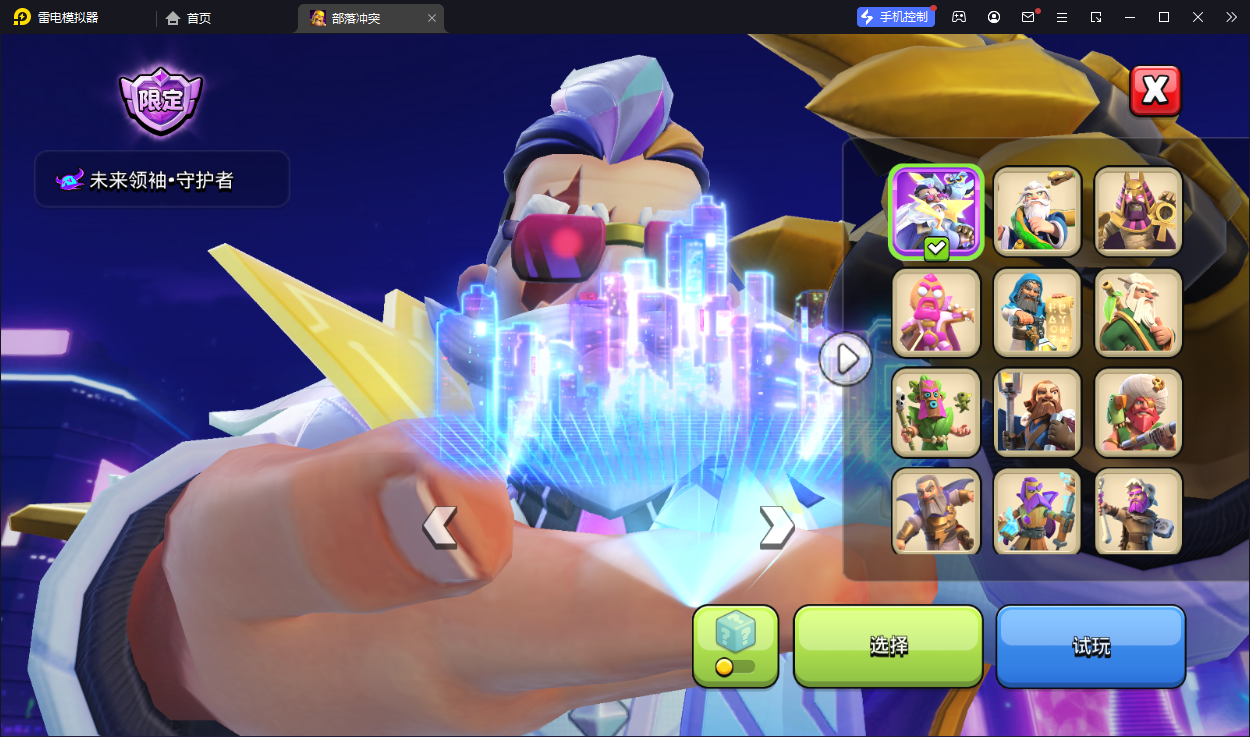
Task: Choose the red-bearded warden with torch staff
Action: (x=1037, y=412)
